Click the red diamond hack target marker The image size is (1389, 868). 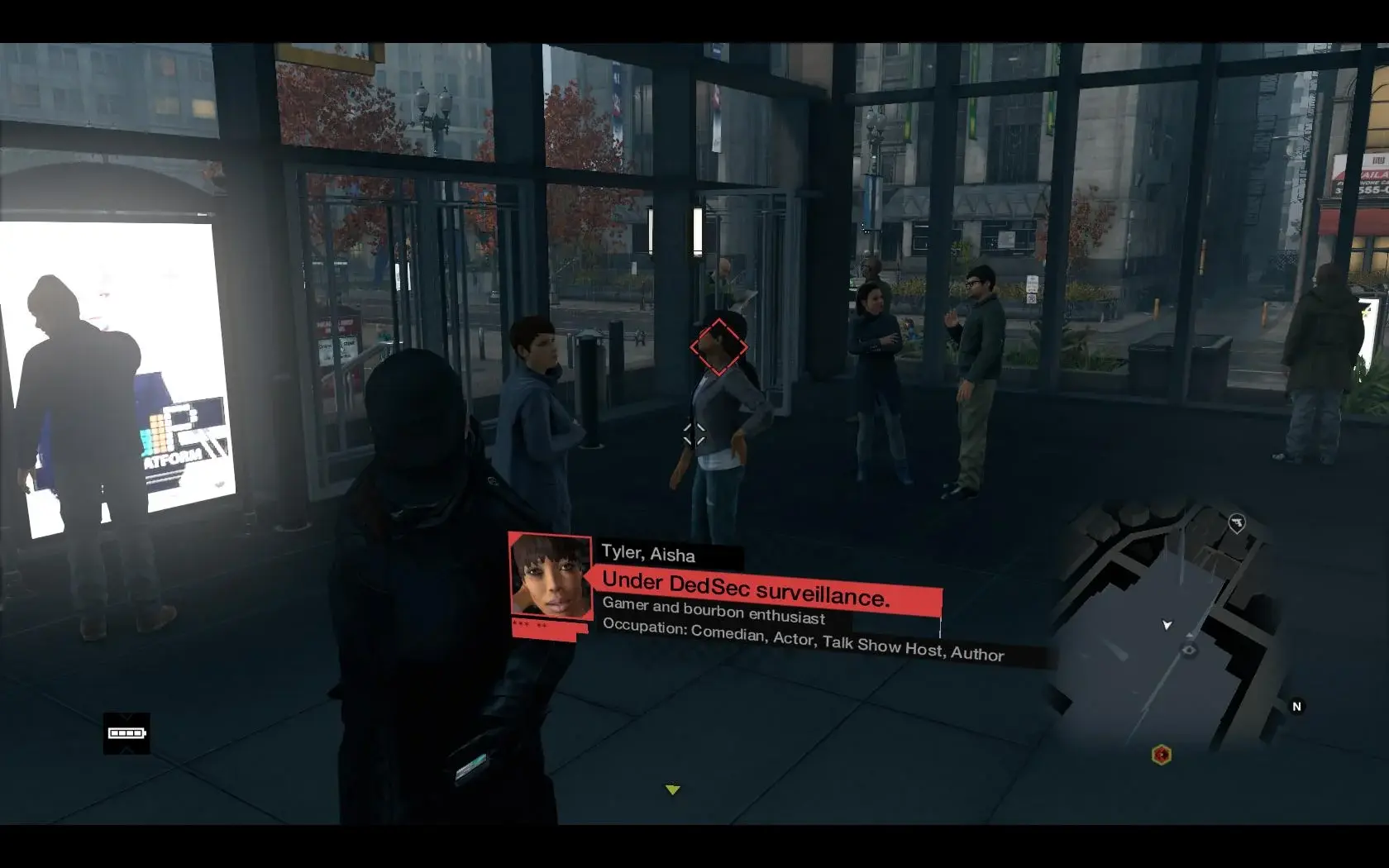pyautogui.click(x=718, y=347)
